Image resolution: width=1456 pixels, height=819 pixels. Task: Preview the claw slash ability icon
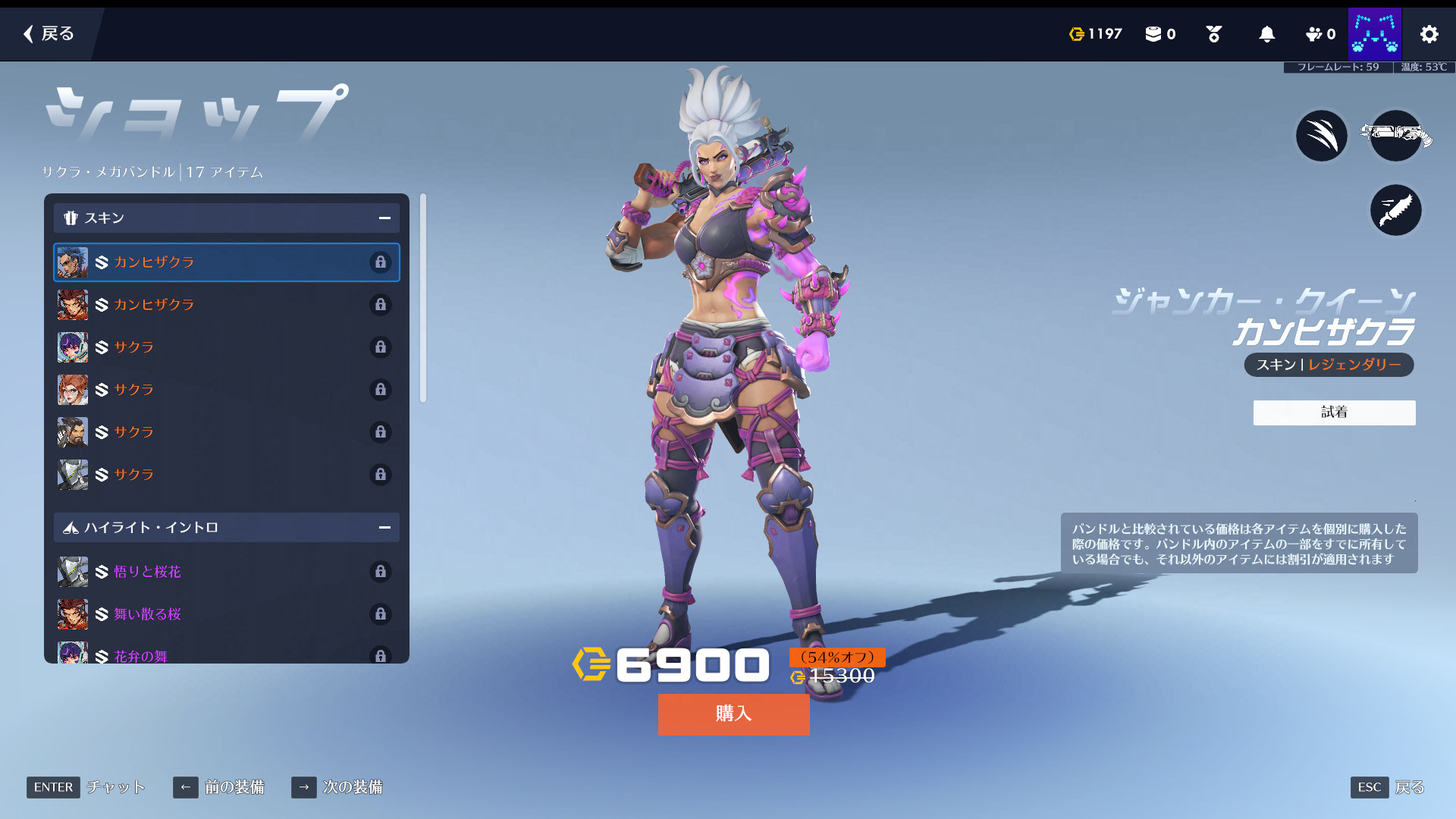tap(1321, 136)
